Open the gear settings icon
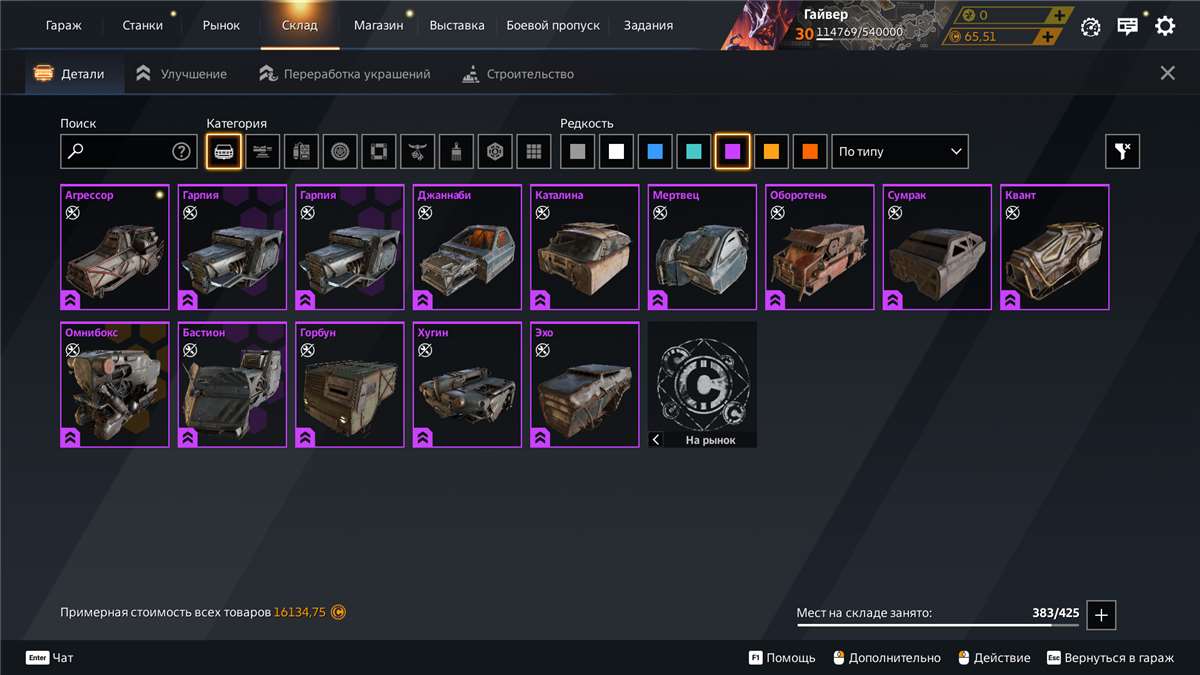The height and width of the screenshot is (675, 1200). click(1165, 26)
